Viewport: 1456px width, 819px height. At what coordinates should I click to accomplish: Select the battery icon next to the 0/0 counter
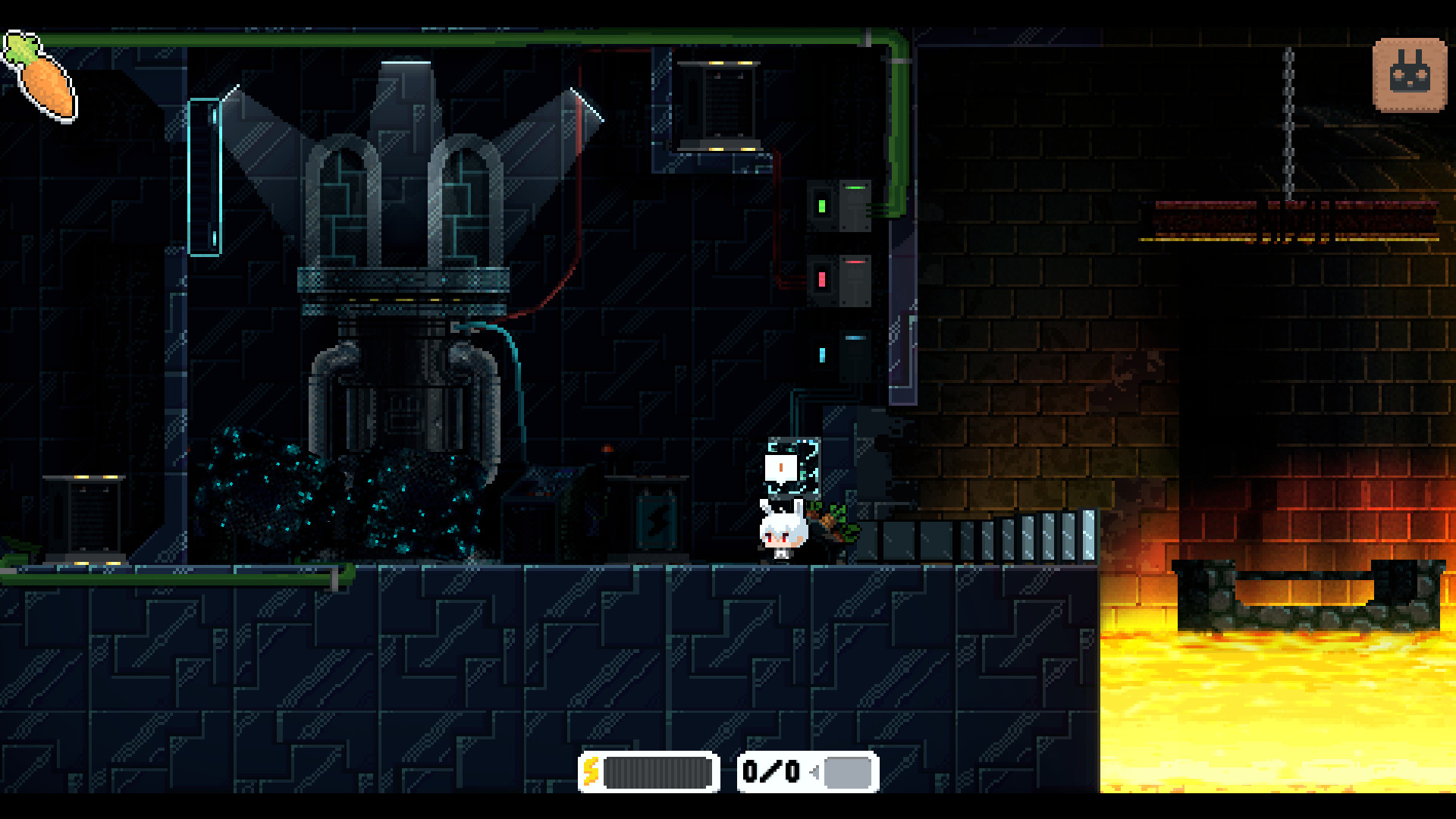[847, 772]
